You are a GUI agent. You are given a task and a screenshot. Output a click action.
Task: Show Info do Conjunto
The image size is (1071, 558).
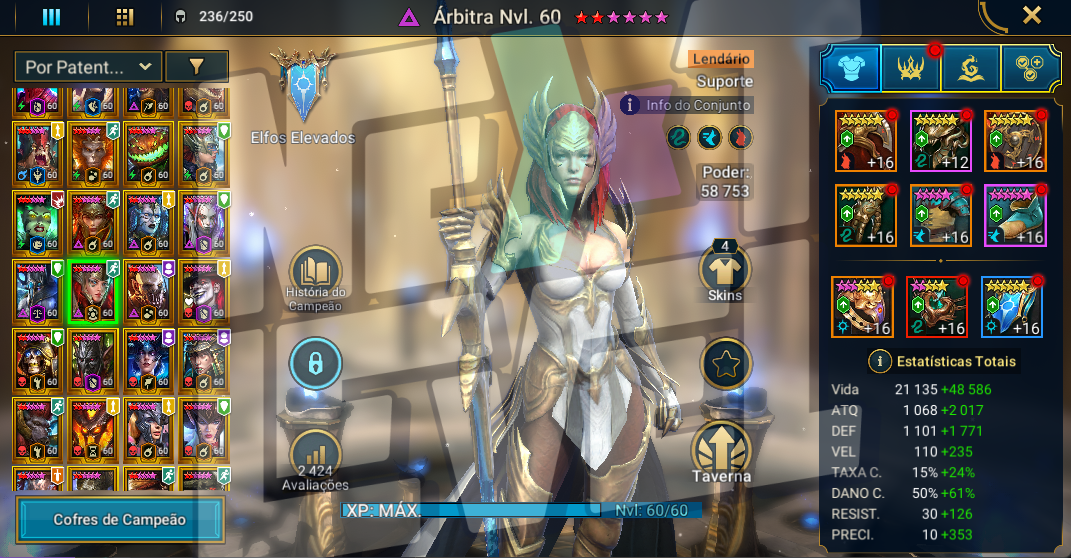point(686,104)
